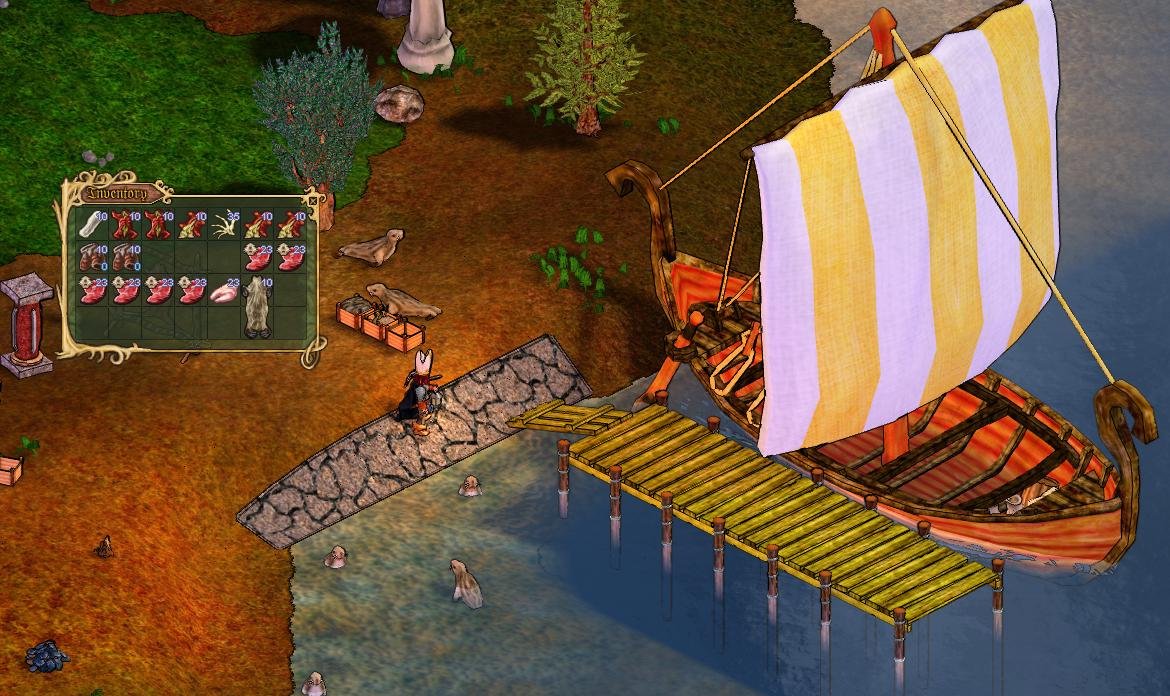
Task: Close the Inventory window
Action: [313, 200]
